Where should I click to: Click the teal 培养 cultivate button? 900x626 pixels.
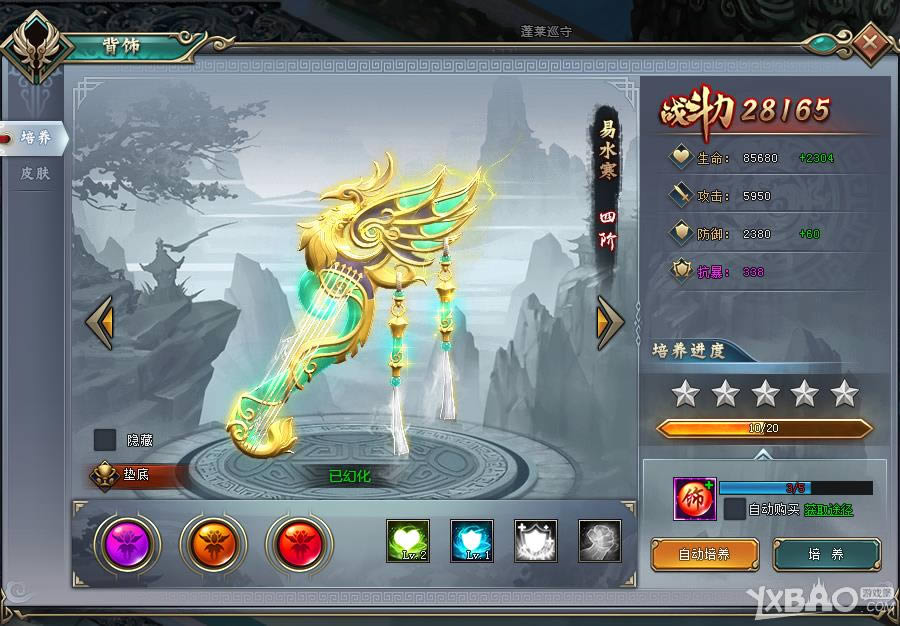(827, 554)
